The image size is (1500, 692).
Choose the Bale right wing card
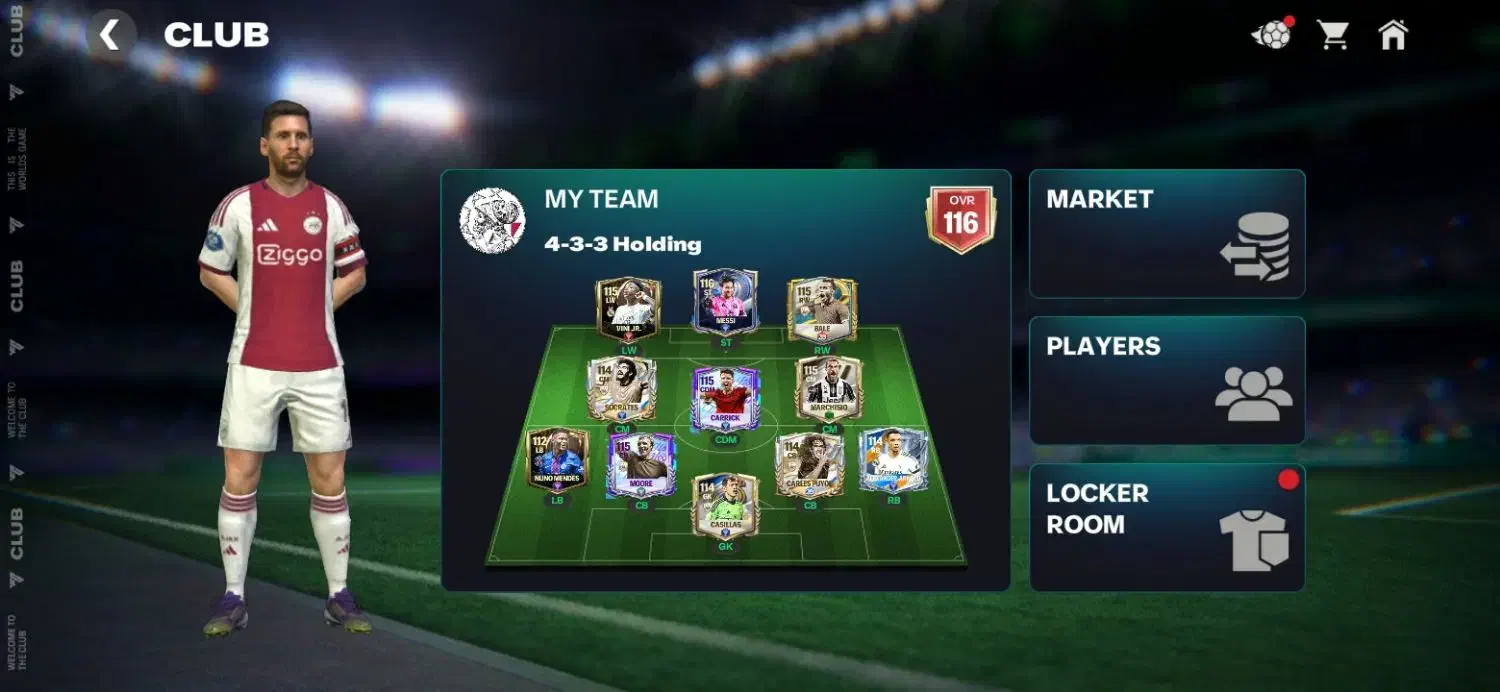822,310
